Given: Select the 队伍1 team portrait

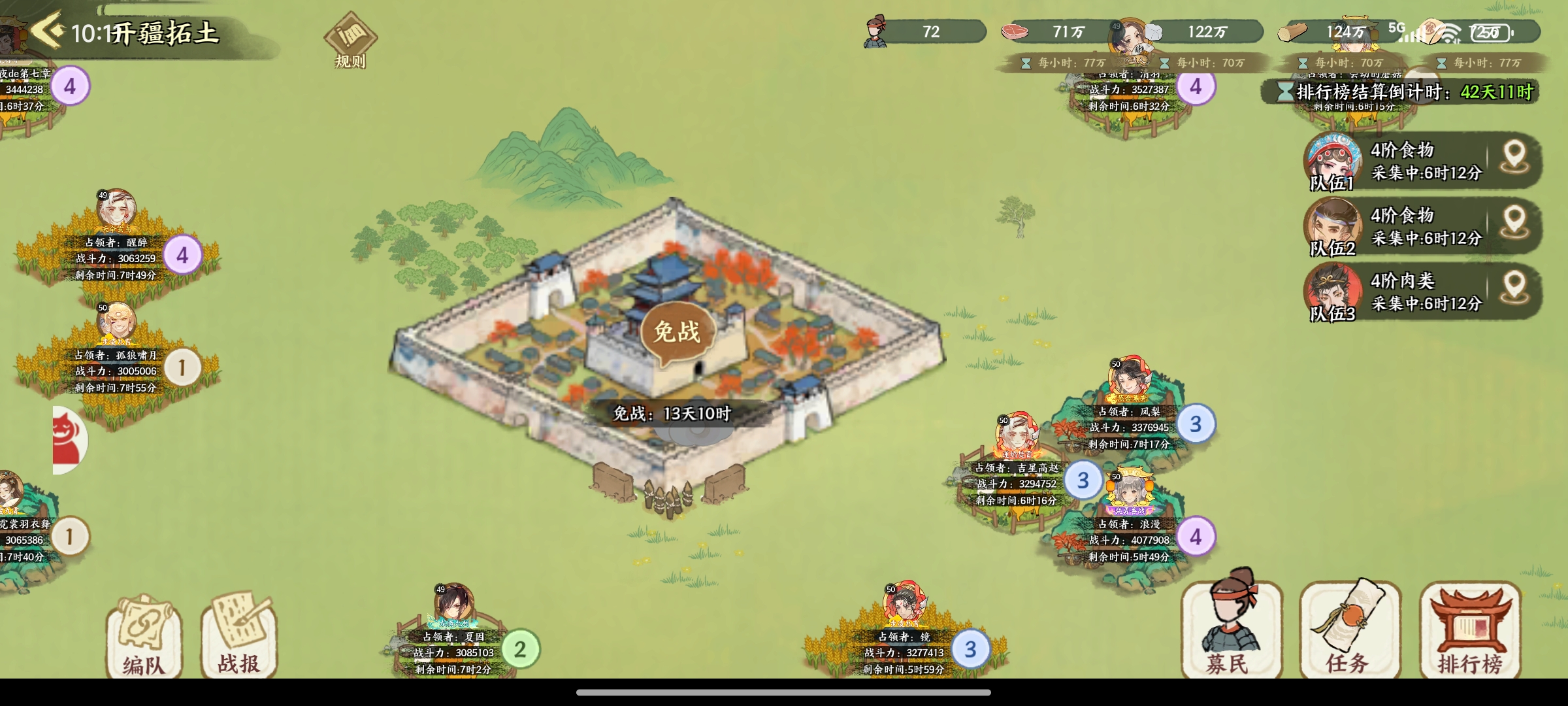Looking at the screenshot, I should [1333, 161].
